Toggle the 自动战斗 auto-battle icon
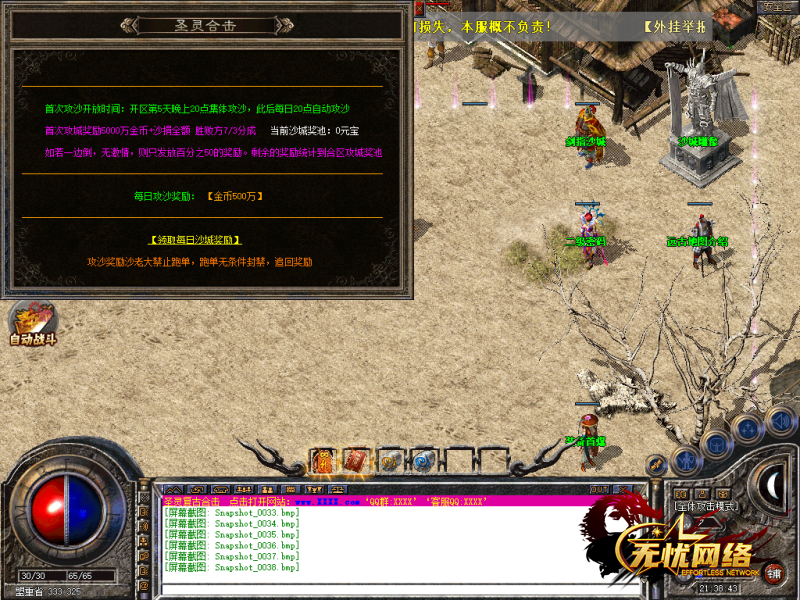 (32, 324)
